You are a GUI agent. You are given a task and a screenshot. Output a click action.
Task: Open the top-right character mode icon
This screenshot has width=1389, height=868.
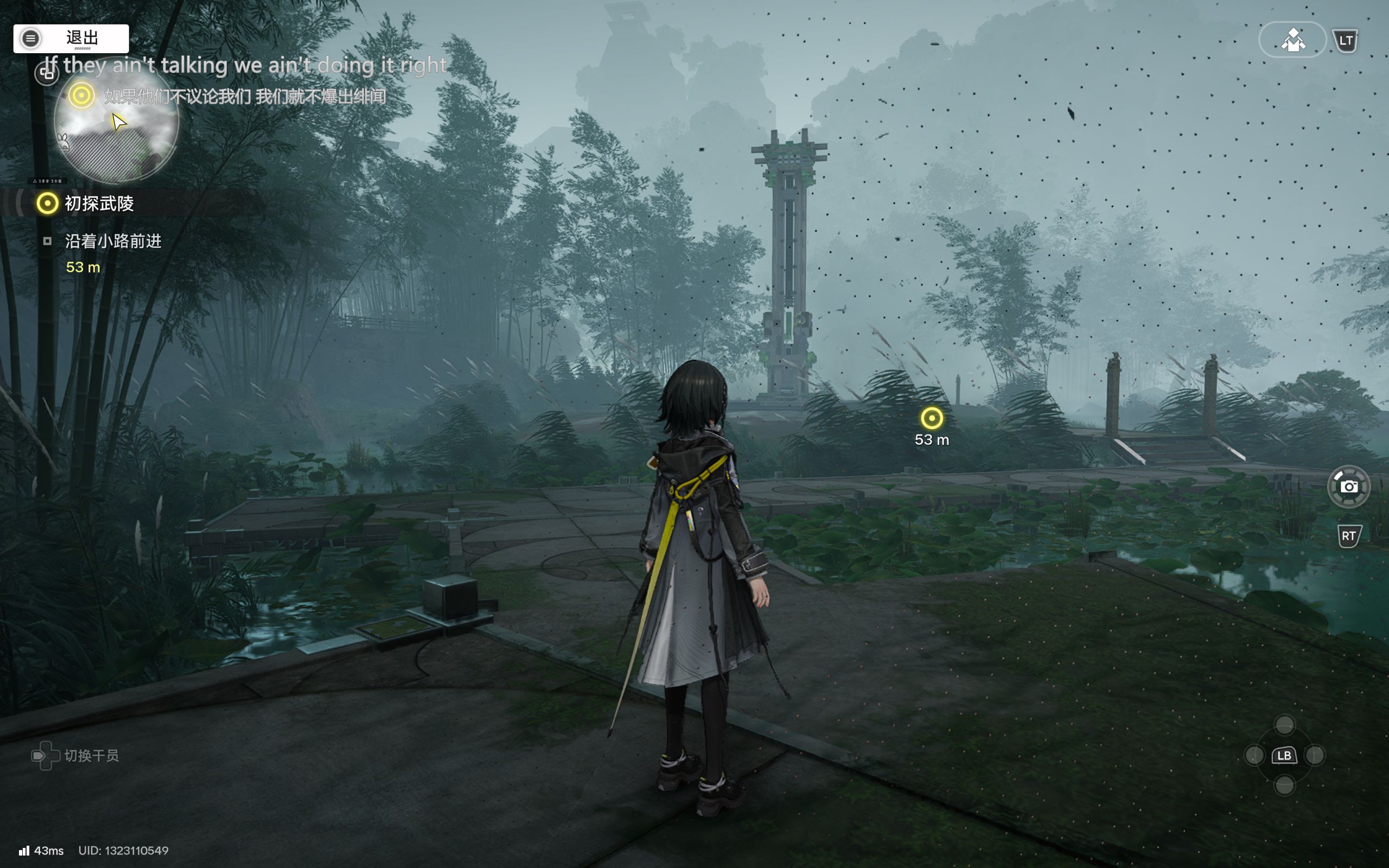(x=1292, y=40)
